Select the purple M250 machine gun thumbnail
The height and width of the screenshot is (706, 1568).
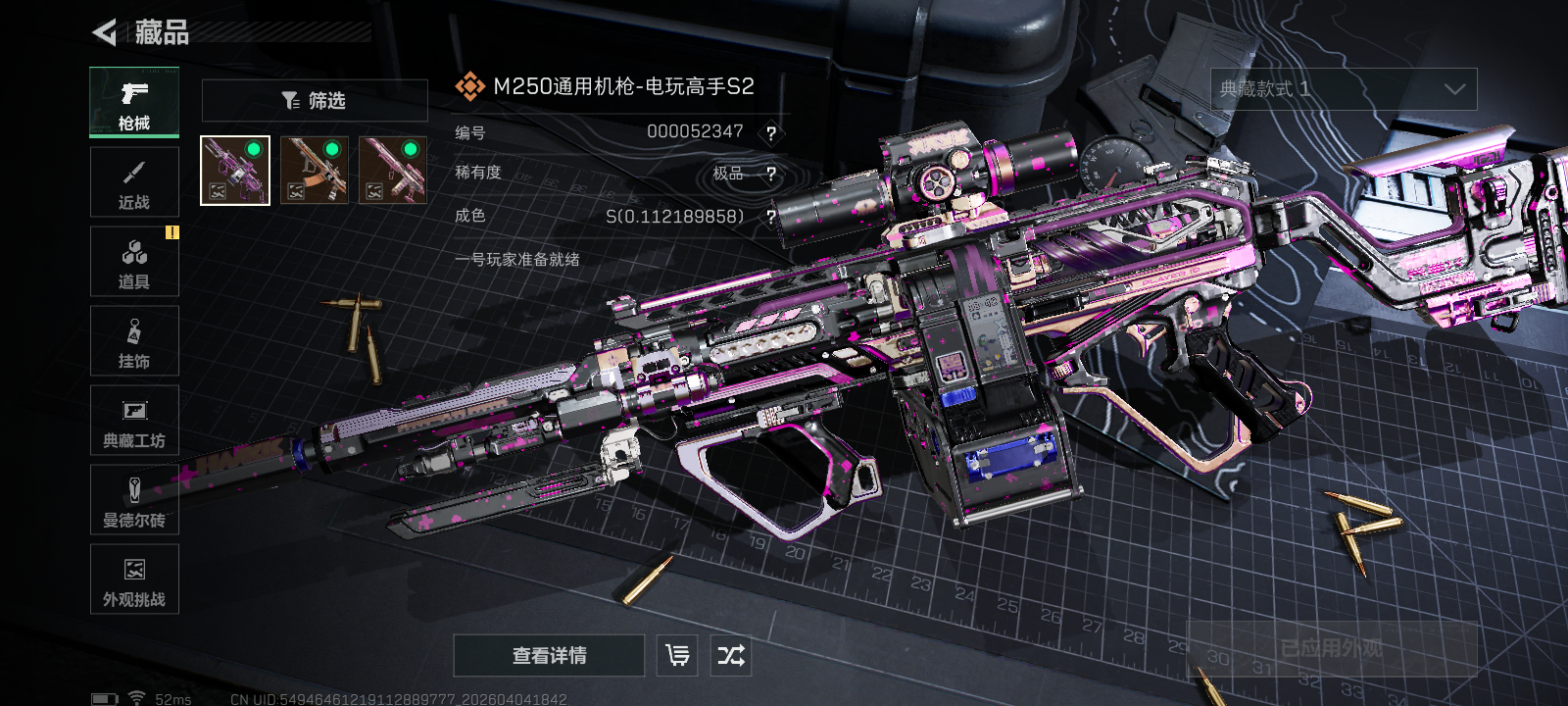click(235, 171)
